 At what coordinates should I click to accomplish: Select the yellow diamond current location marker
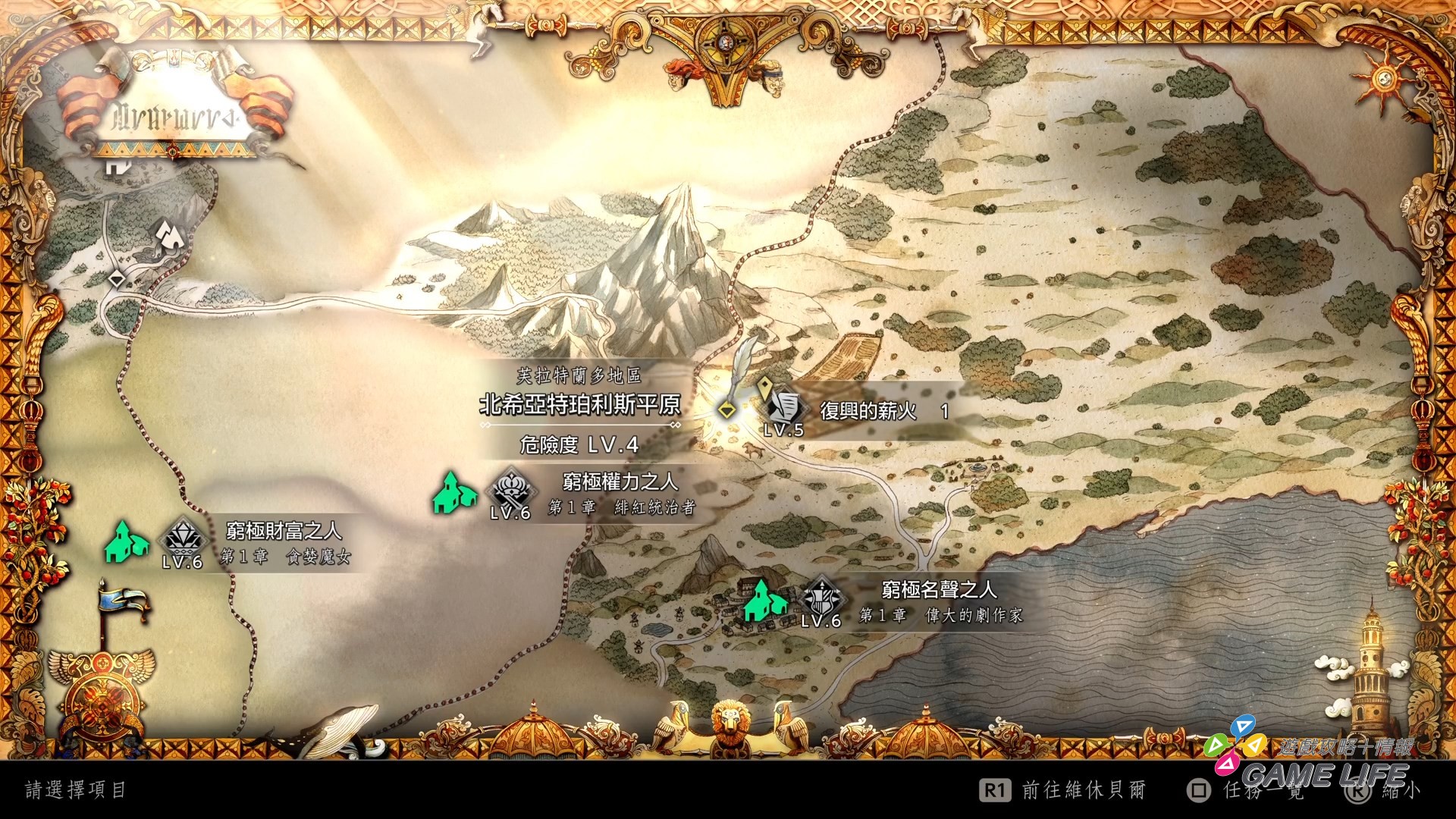[726, 410]
